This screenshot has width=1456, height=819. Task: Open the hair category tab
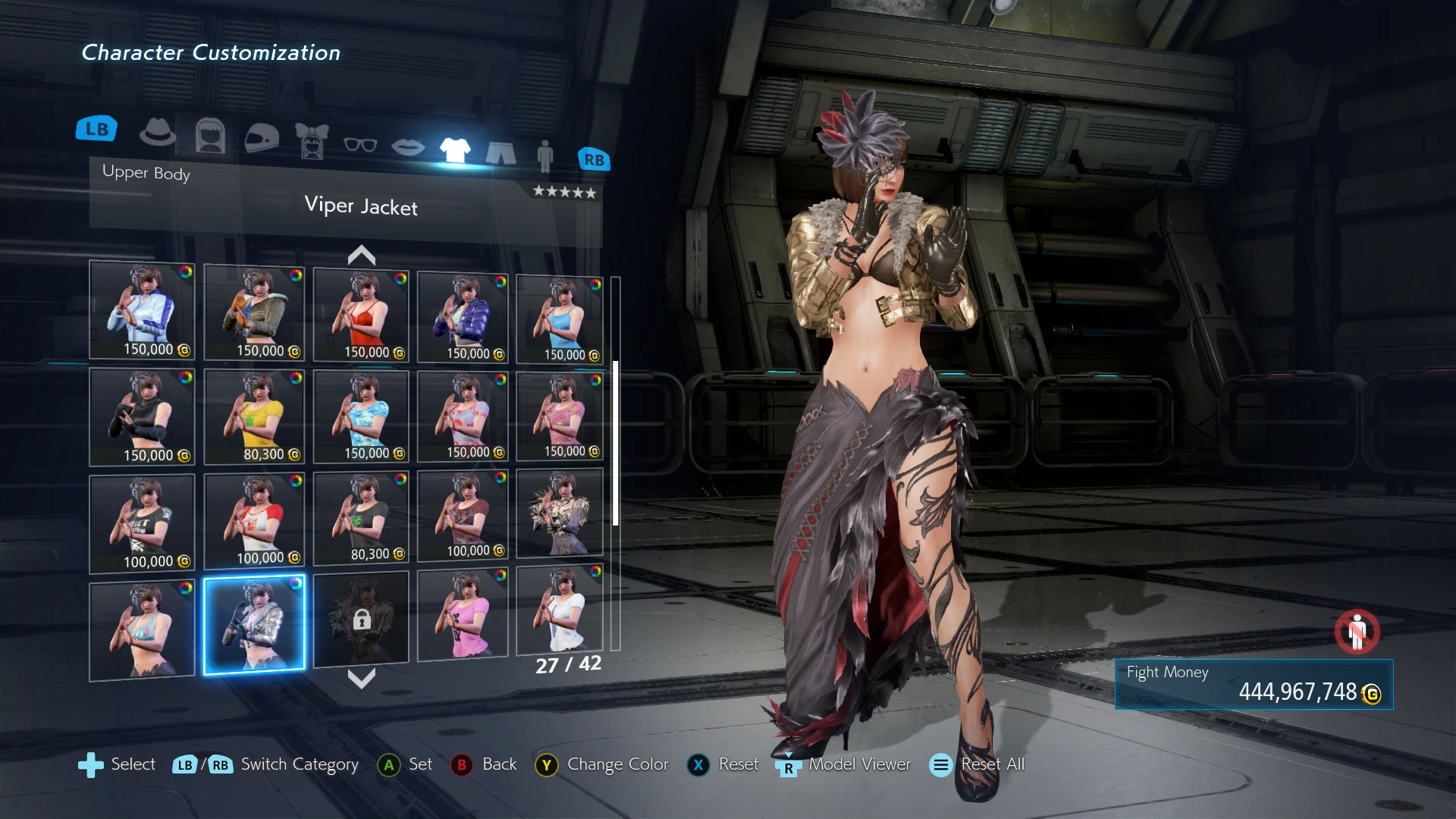(x=209, y=136)
